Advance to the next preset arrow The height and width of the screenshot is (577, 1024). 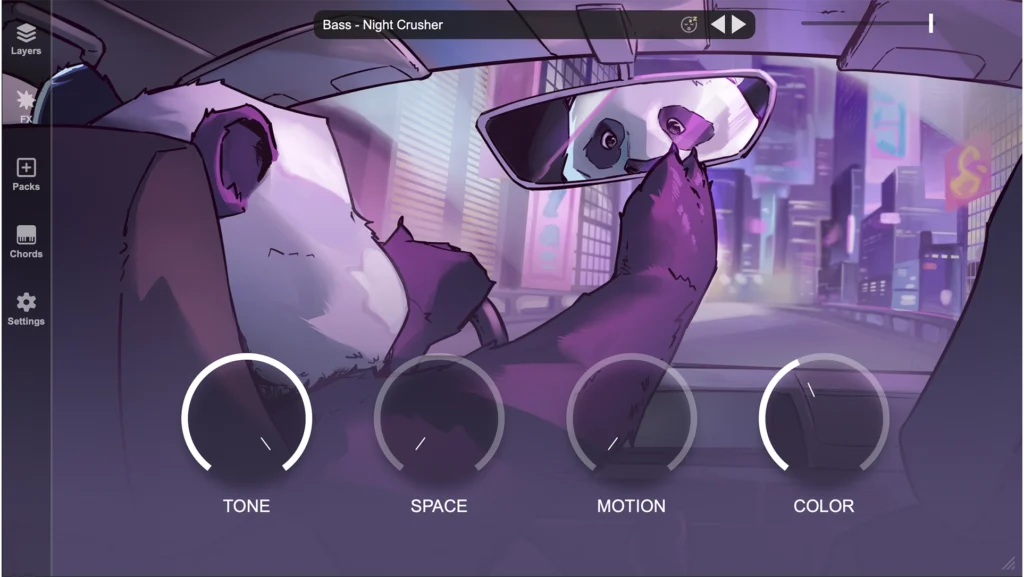[x=739, y=25]
